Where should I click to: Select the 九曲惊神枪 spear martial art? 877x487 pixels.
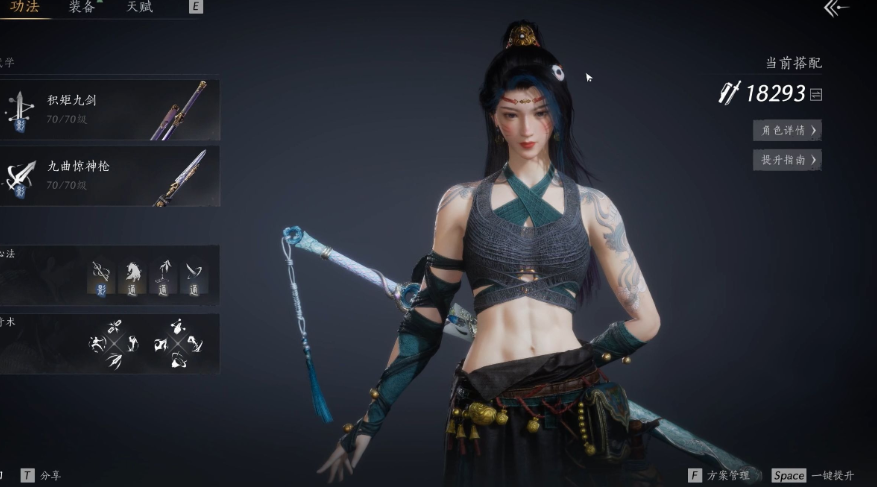[x=110, y=175]
